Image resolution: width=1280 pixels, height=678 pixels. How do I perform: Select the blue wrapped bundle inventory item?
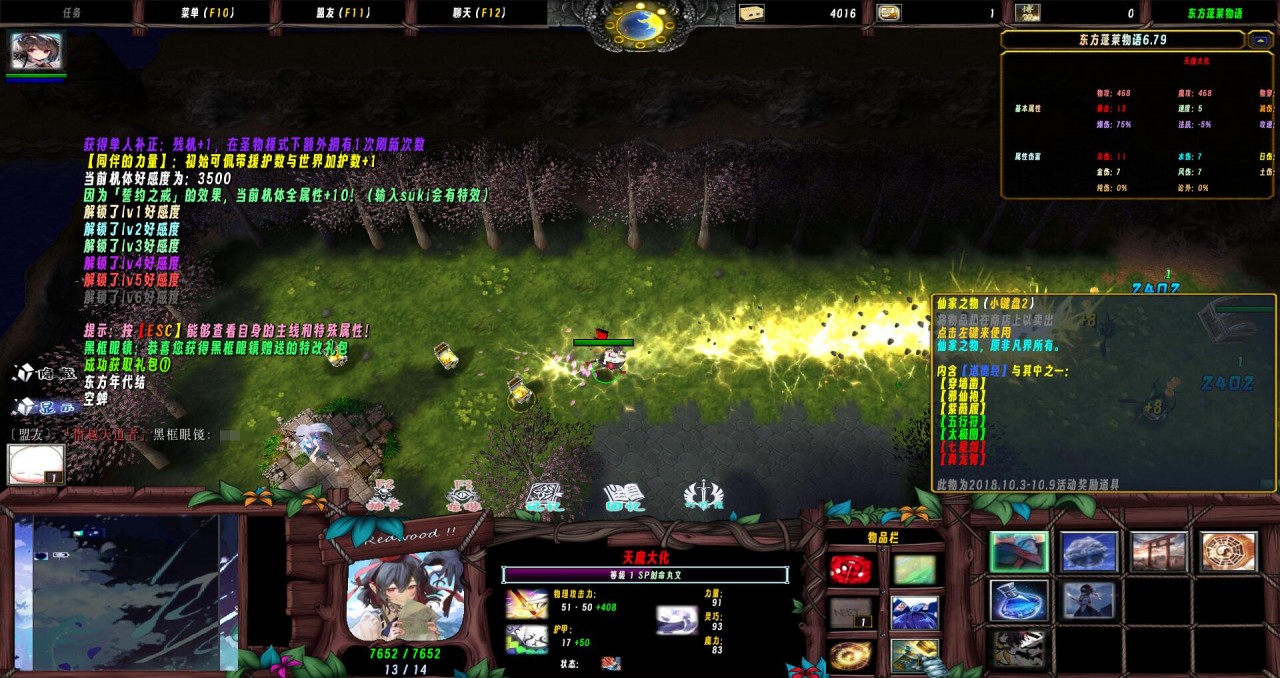pyautogui.click(x=914, y=613)
